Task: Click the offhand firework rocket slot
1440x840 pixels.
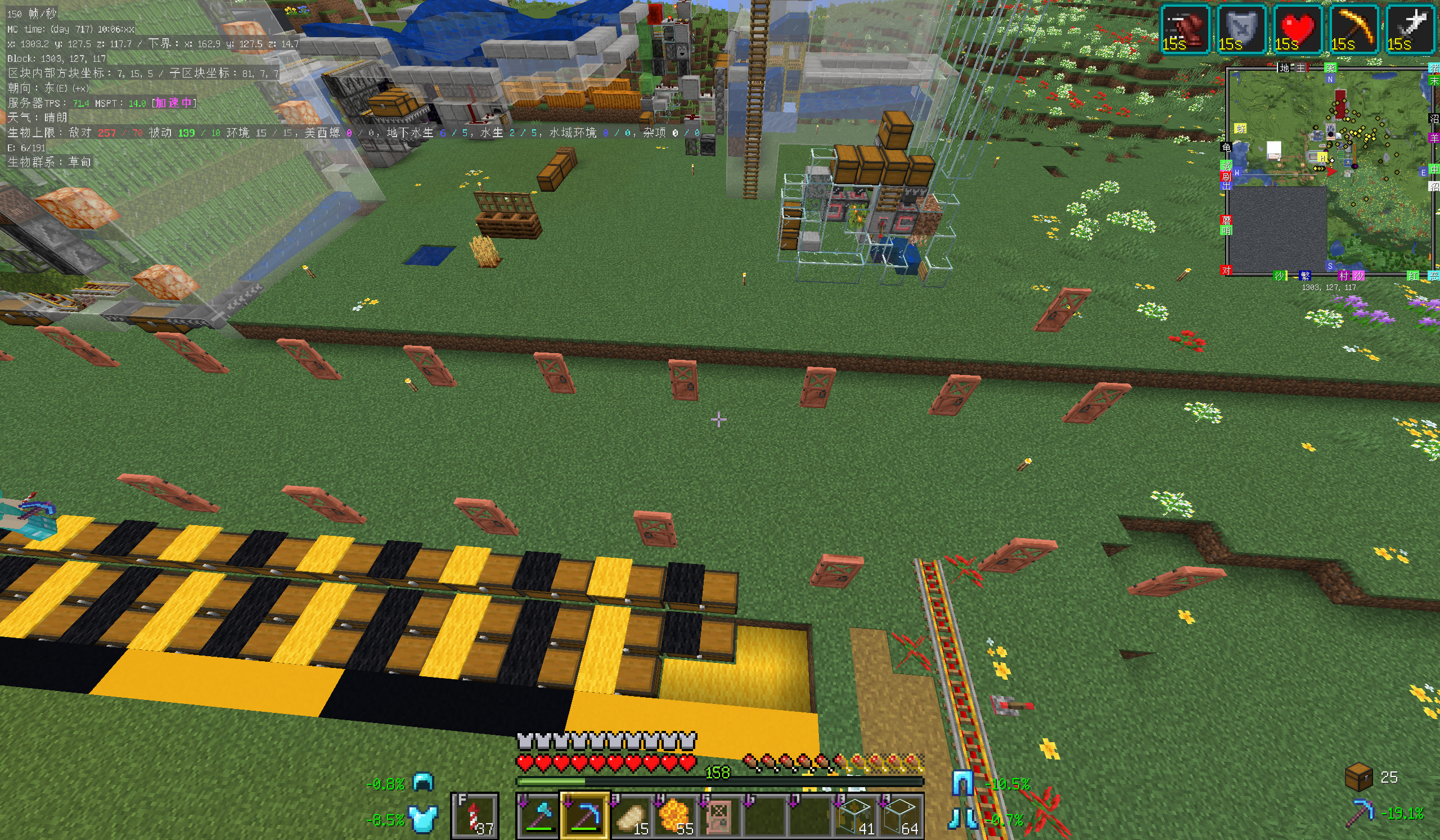Action: click(475, 815)
